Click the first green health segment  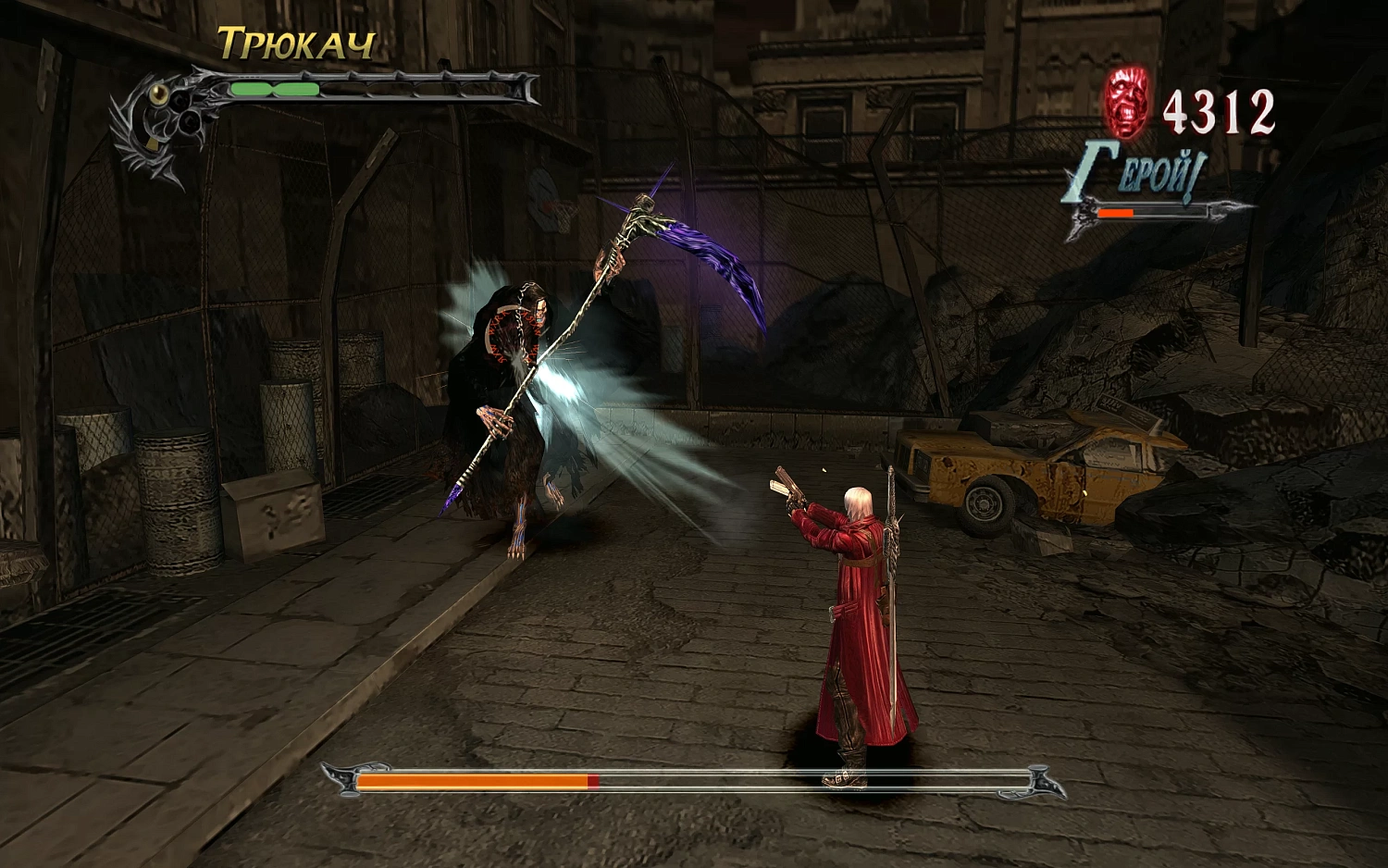[250, 89]
